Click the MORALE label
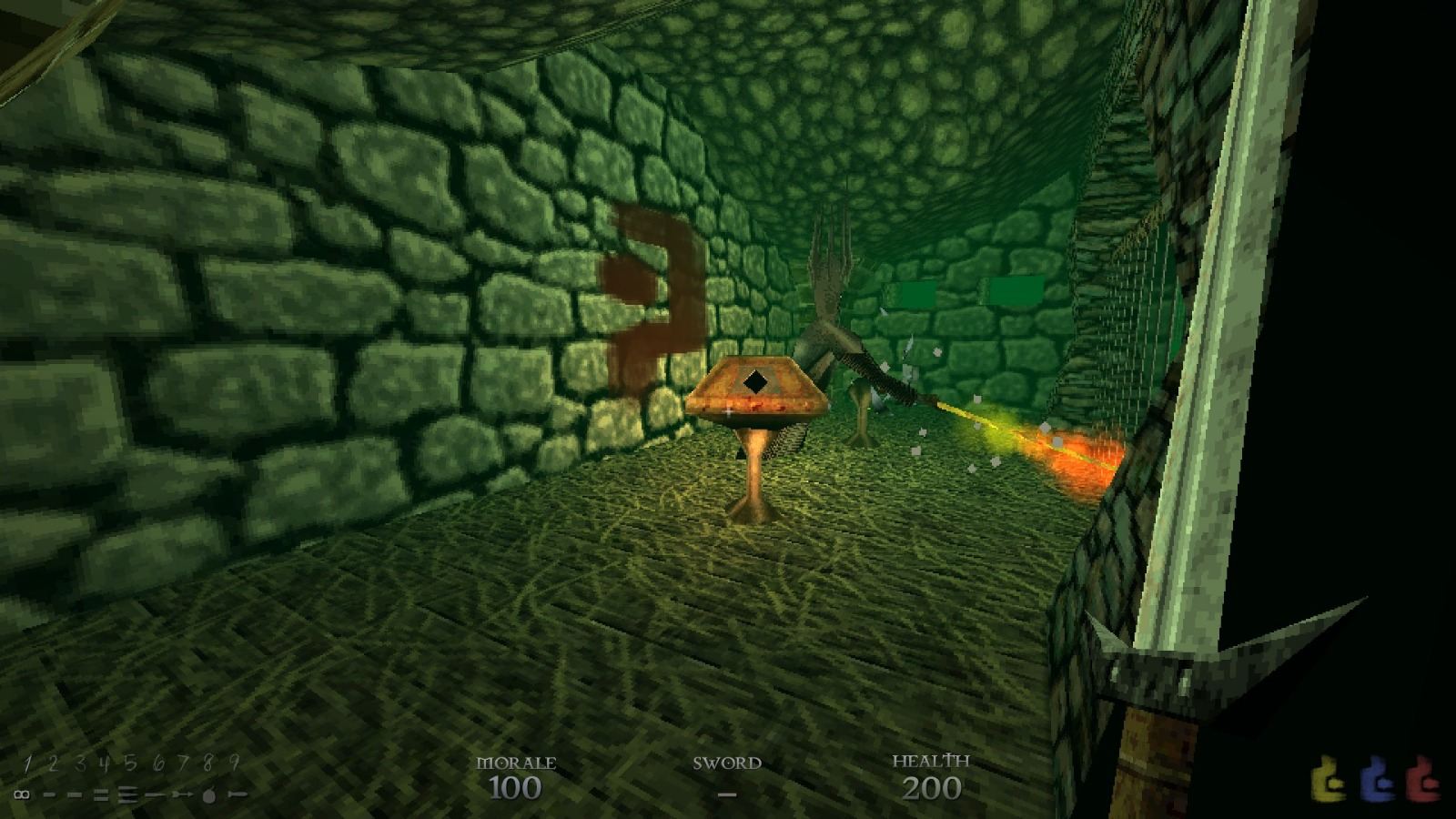 [x=518, y=763]
